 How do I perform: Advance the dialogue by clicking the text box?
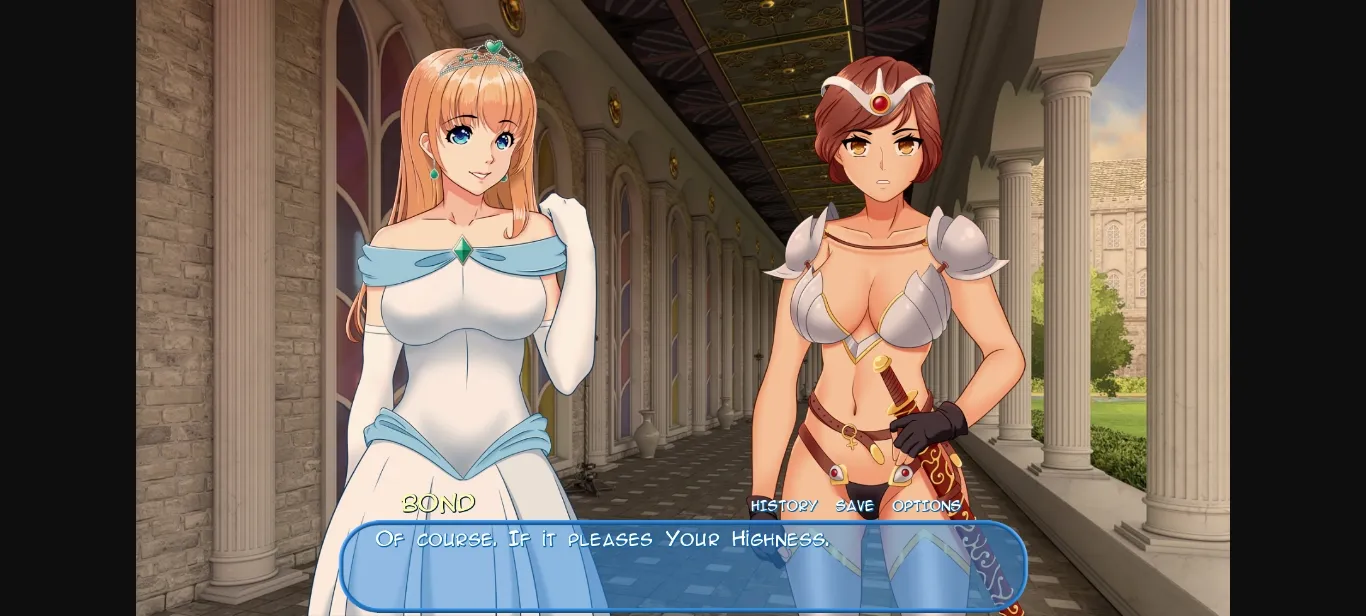point(683,566)
